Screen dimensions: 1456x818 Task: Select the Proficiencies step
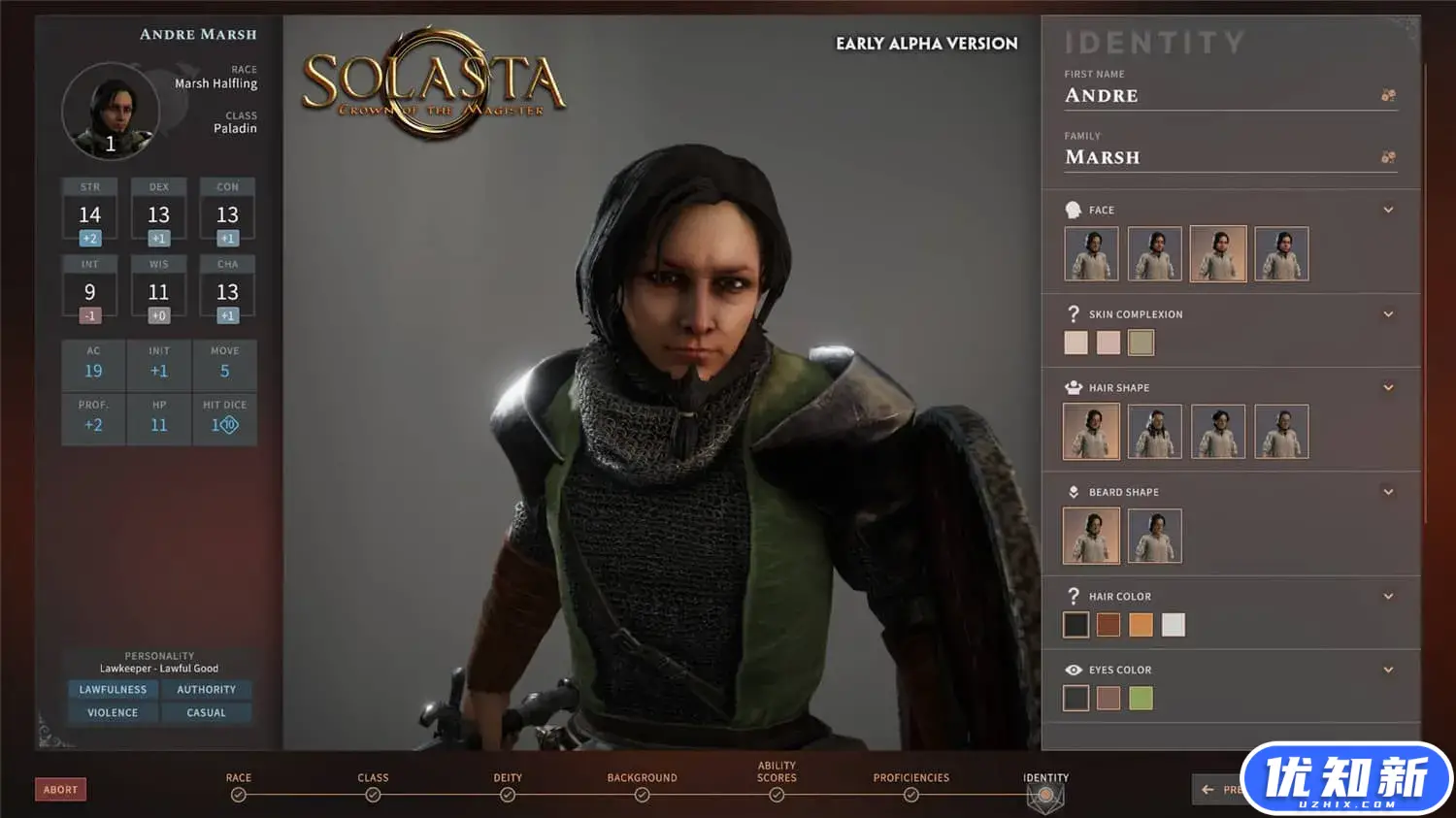tap(910, 795)
